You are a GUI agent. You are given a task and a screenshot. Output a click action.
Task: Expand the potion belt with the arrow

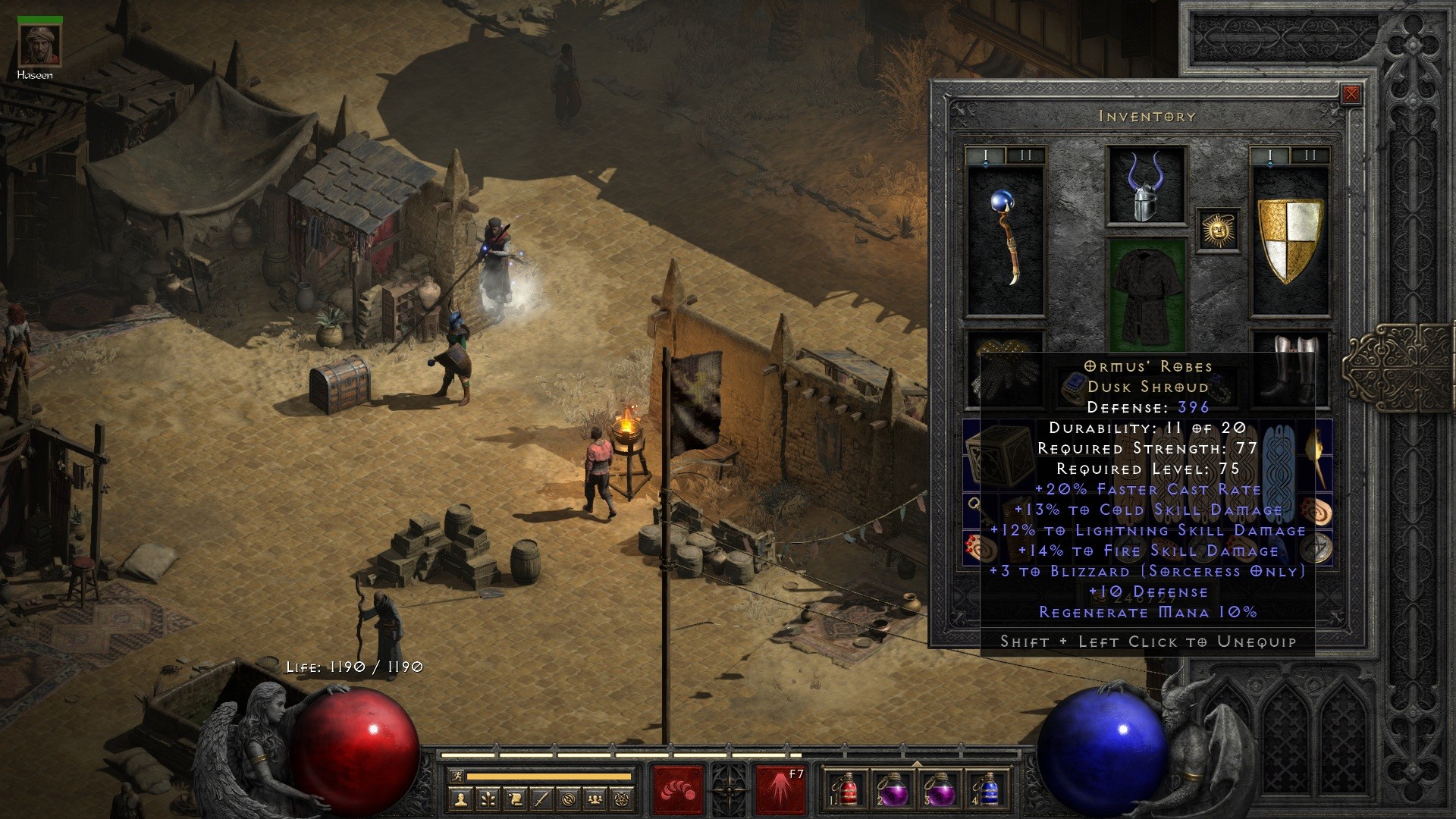coord(917,764)
